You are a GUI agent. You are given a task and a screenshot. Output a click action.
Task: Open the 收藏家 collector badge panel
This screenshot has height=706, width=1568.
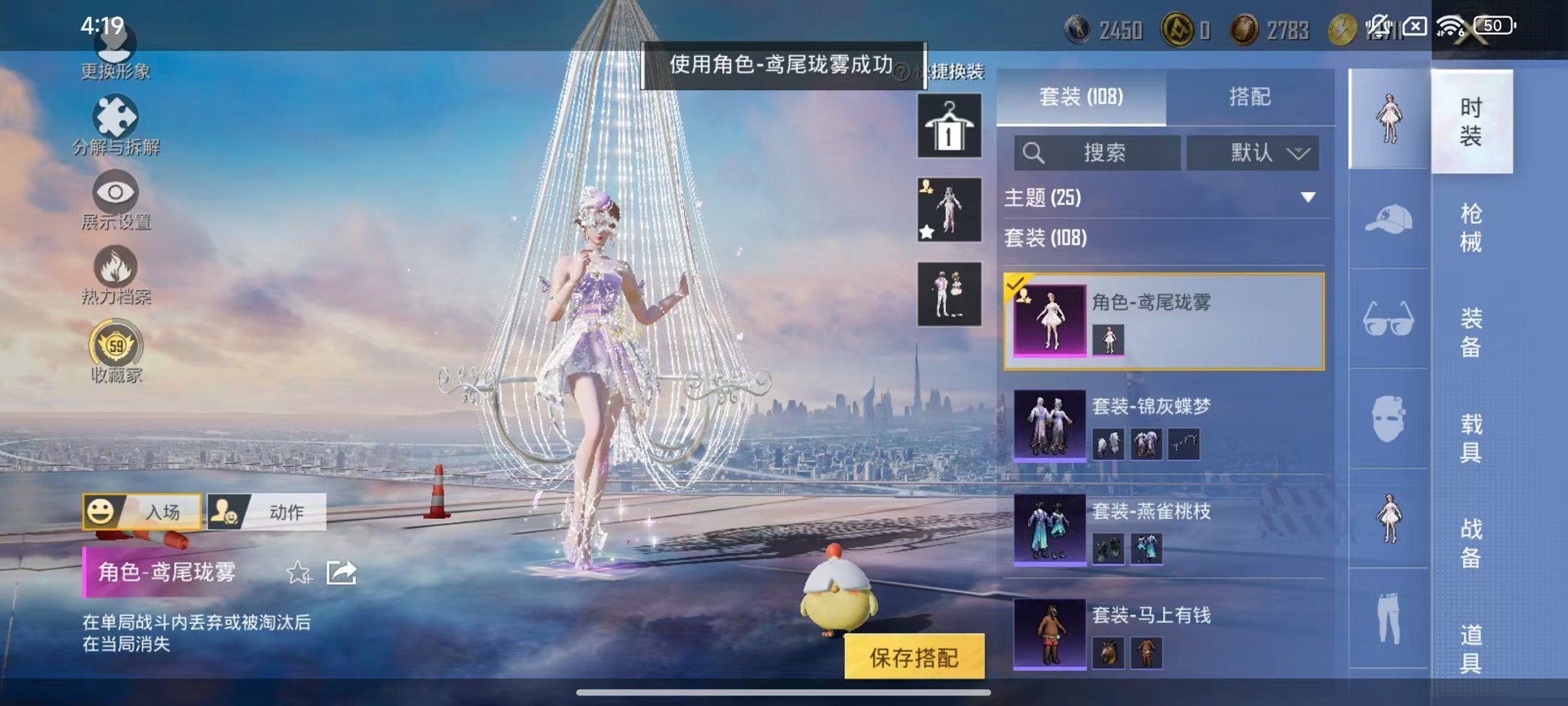pyautogui.click(x=115, y=350)
